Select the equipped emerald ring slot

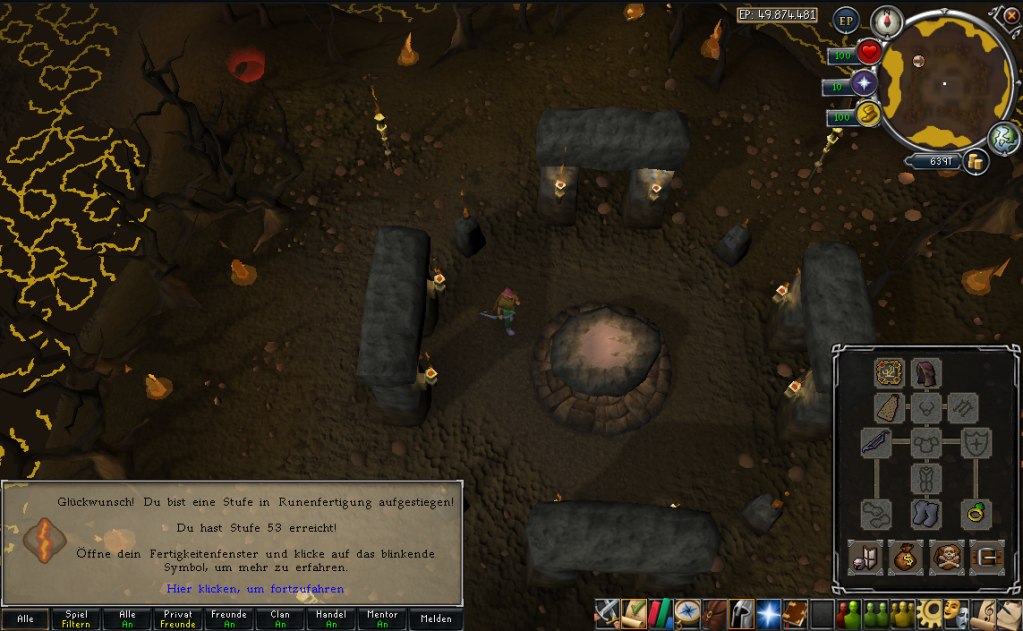coord(971,514)
